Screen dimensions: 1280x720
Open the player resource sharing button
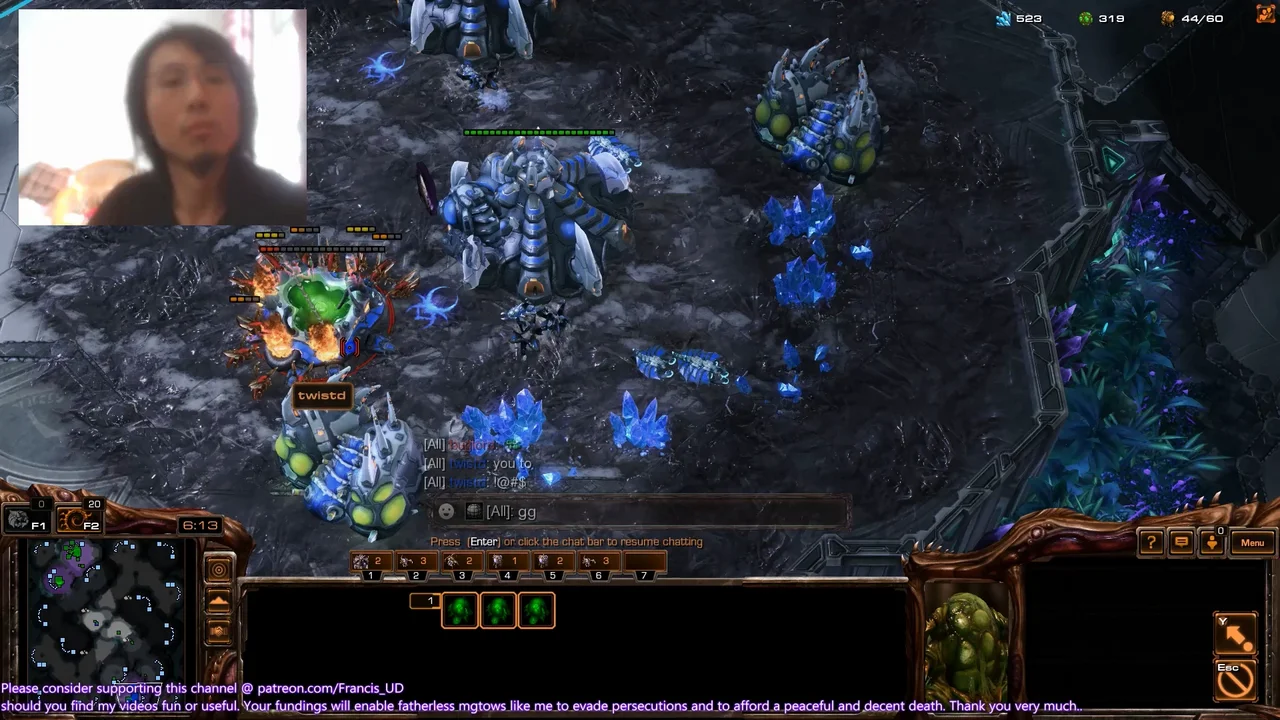pyautogui.click(x=1211, y=543)
